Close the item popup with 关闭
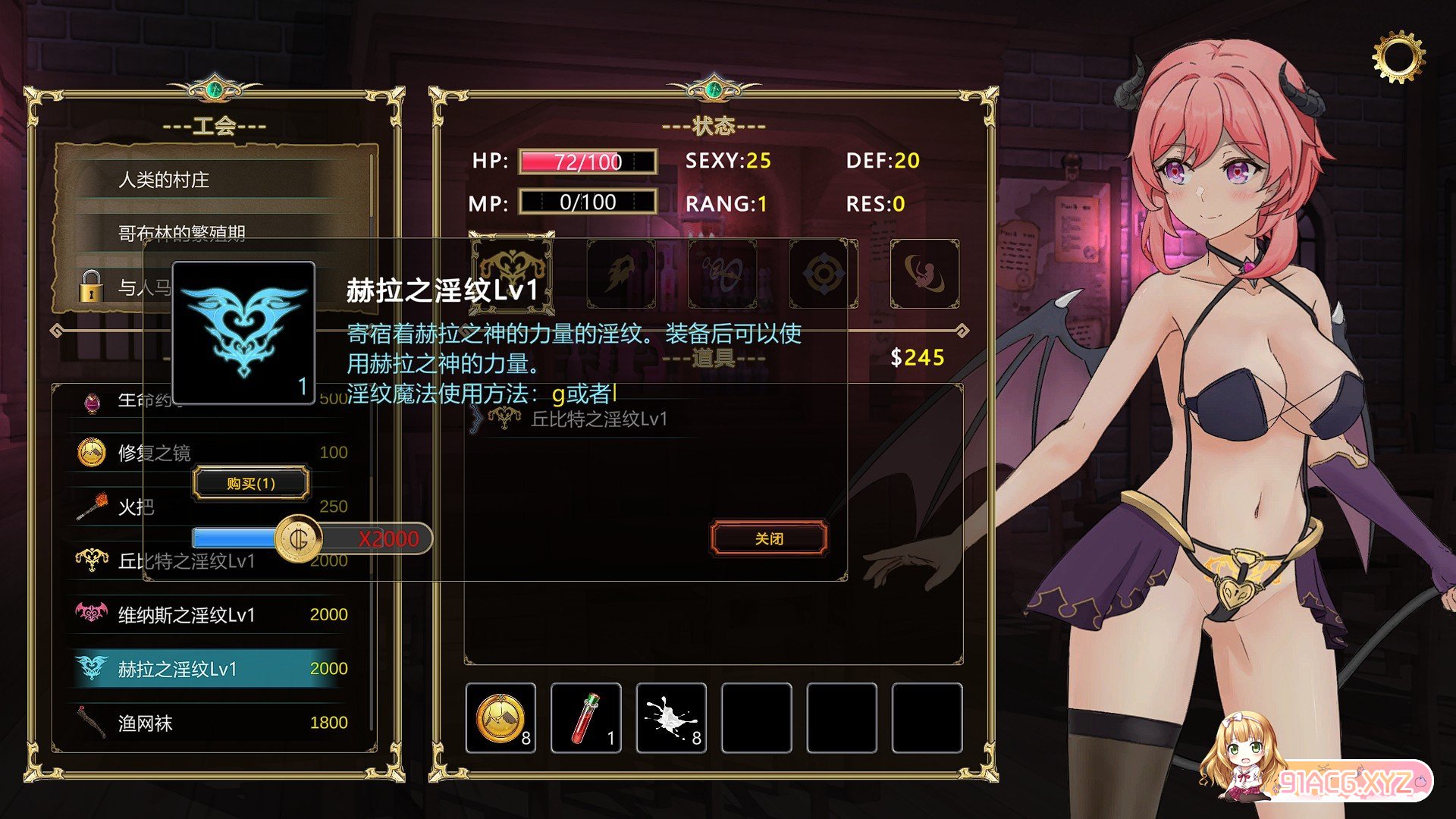1456x819 pixels. pyautogui.click(x=769, y=538)
